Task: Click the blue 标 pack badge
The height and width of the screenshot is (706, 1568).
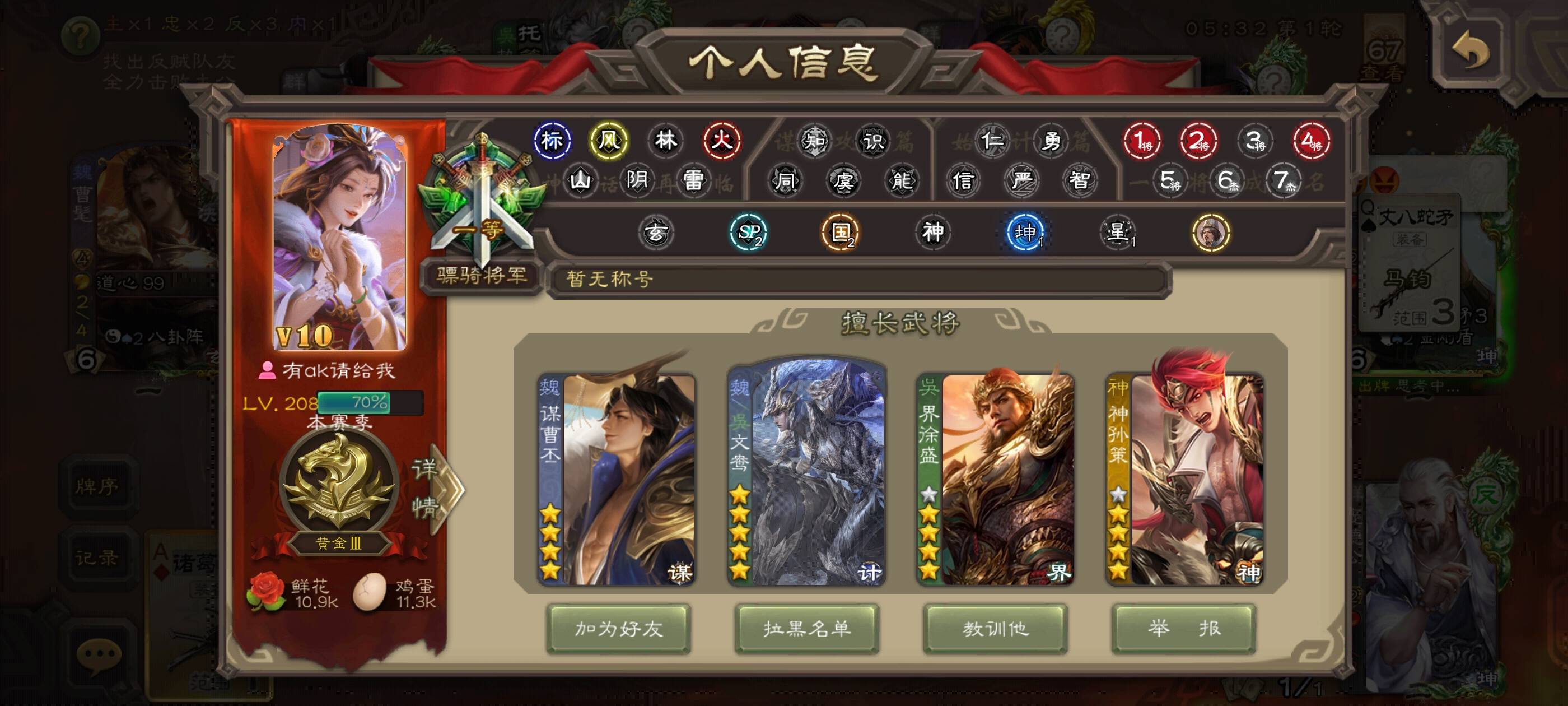Action: tap(552, 141)
